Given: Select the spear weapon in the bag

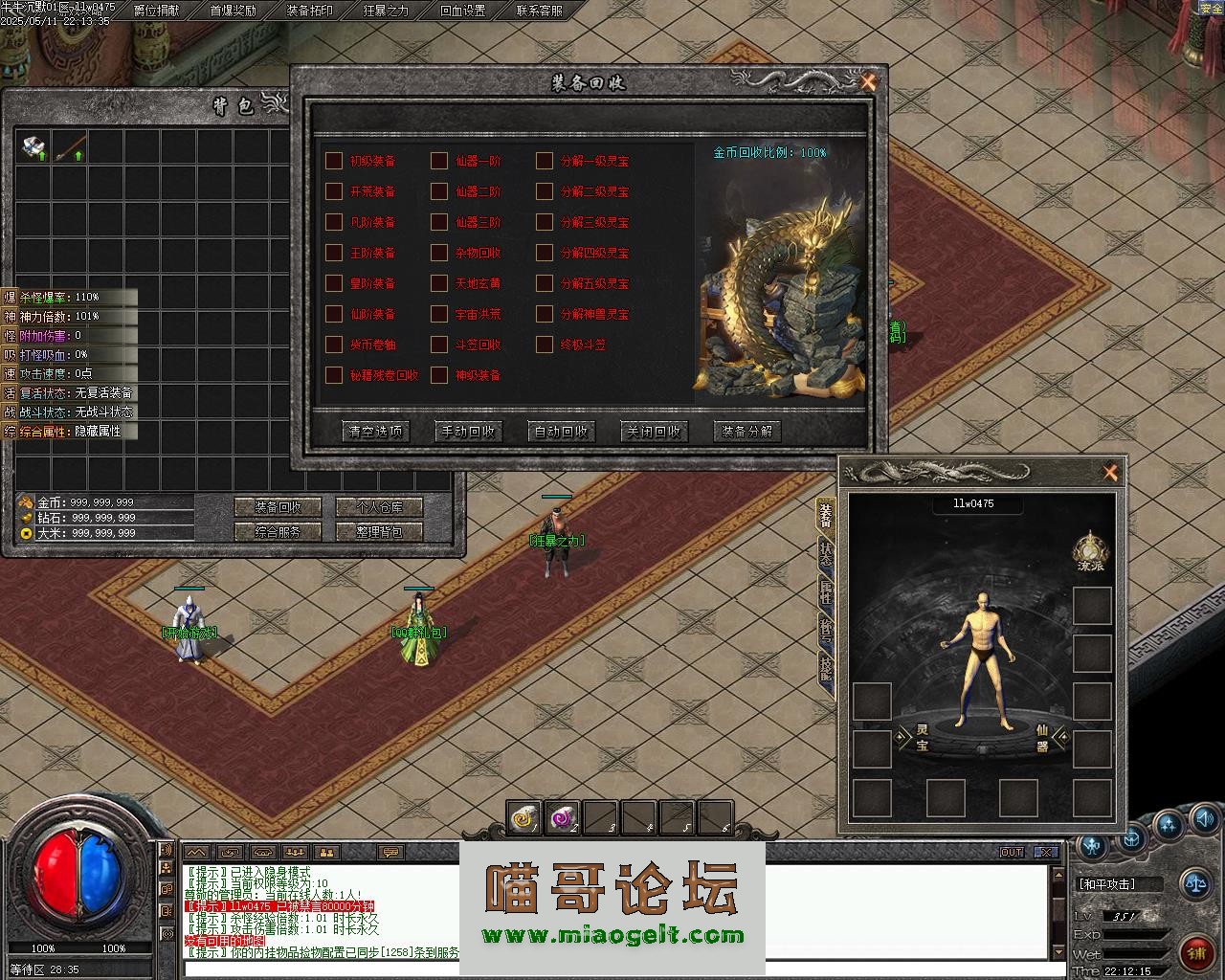Looking at the screenshot, I should coord(70,146).
